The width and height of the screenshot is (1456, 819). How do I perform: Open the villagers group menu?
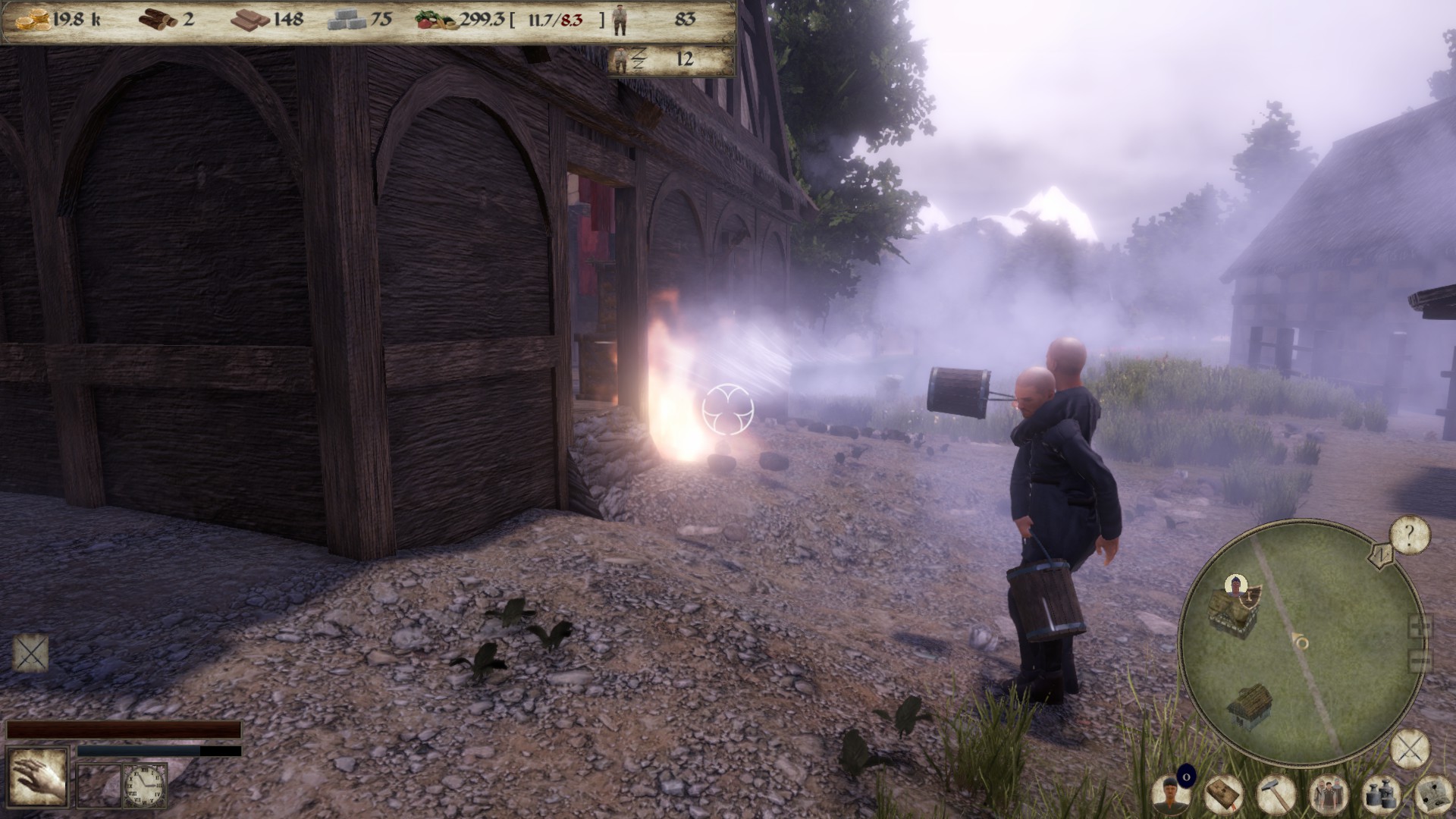(1328, 794)
